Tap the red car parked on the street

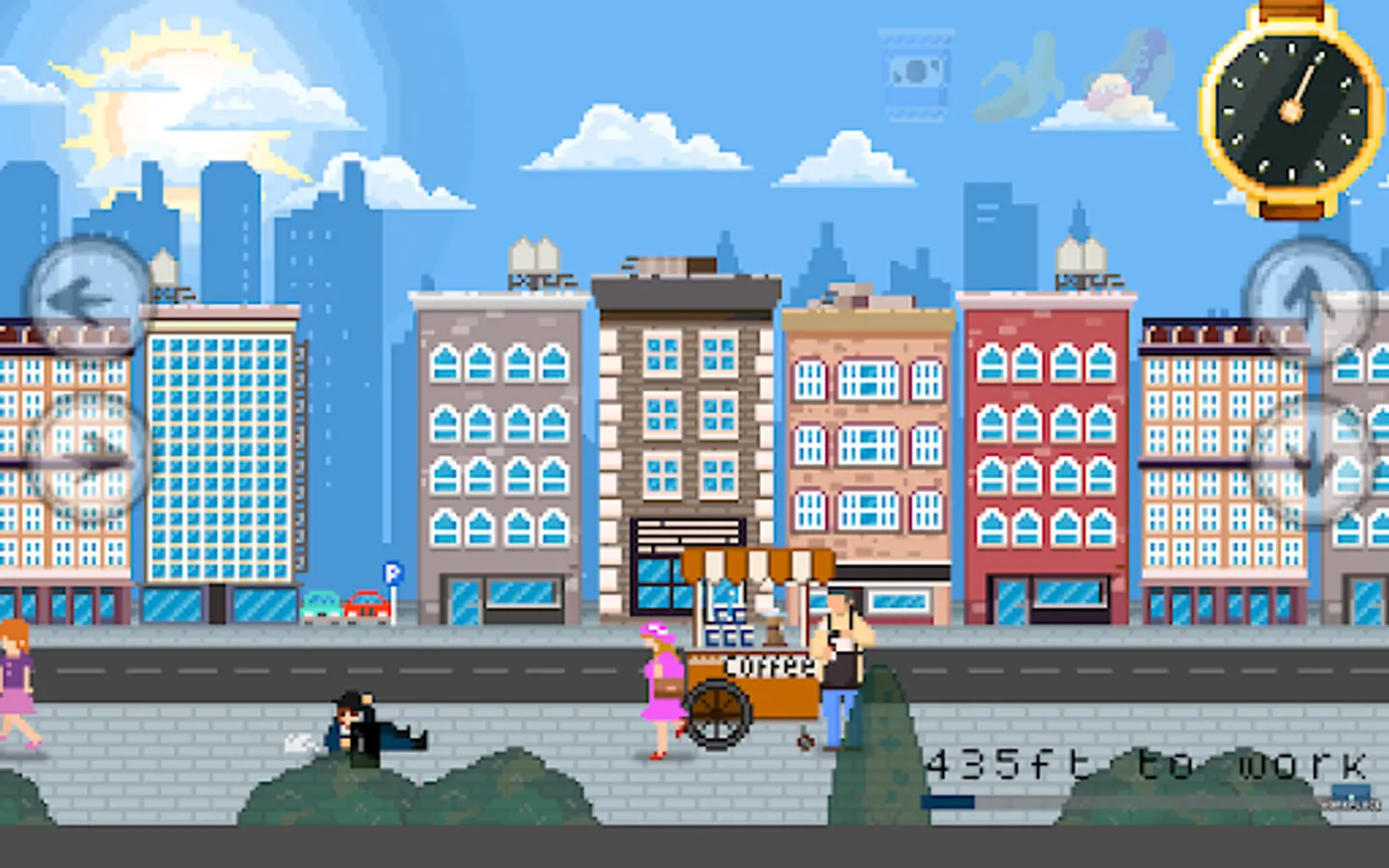(x=365, y=605)
